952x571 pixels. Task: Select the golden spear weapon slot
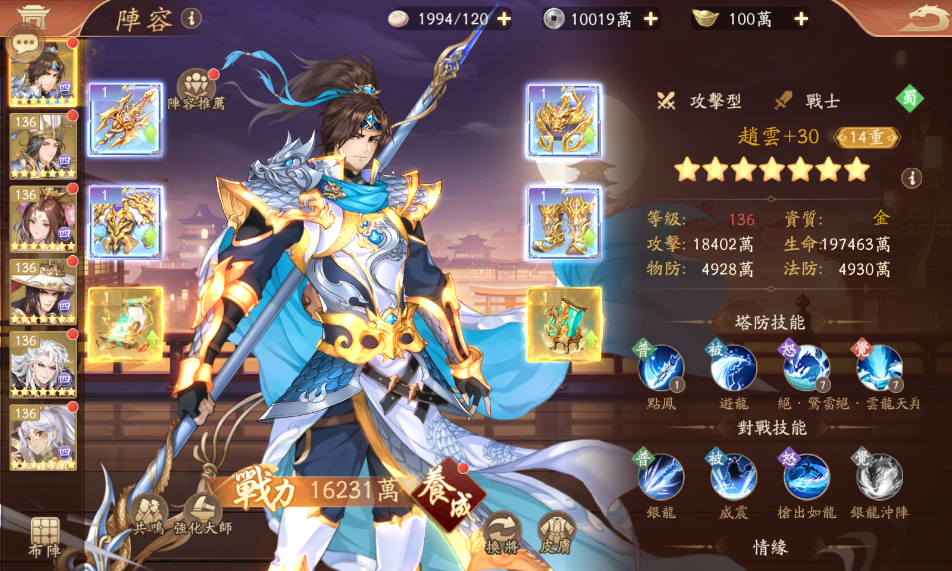pyautogui.click(x=125, y=119)
